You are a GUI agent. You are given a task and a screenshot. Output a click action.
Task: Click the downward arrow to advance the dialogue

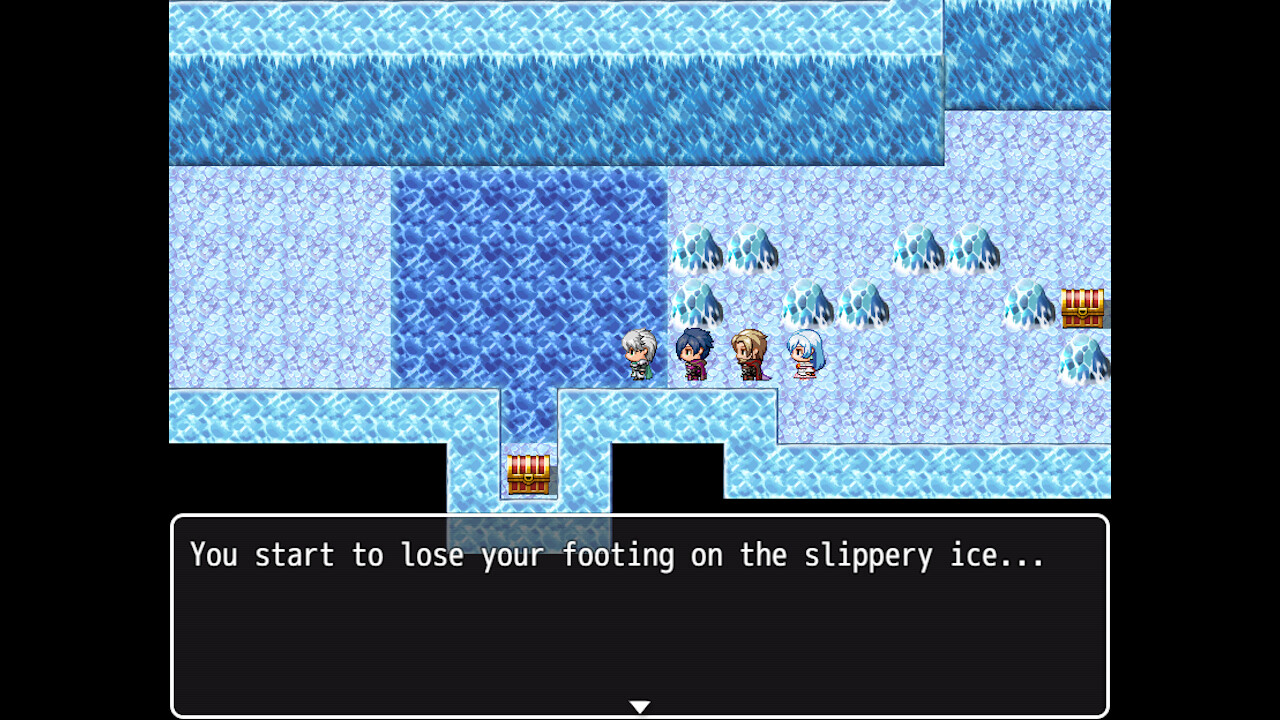tap(639, 705)
